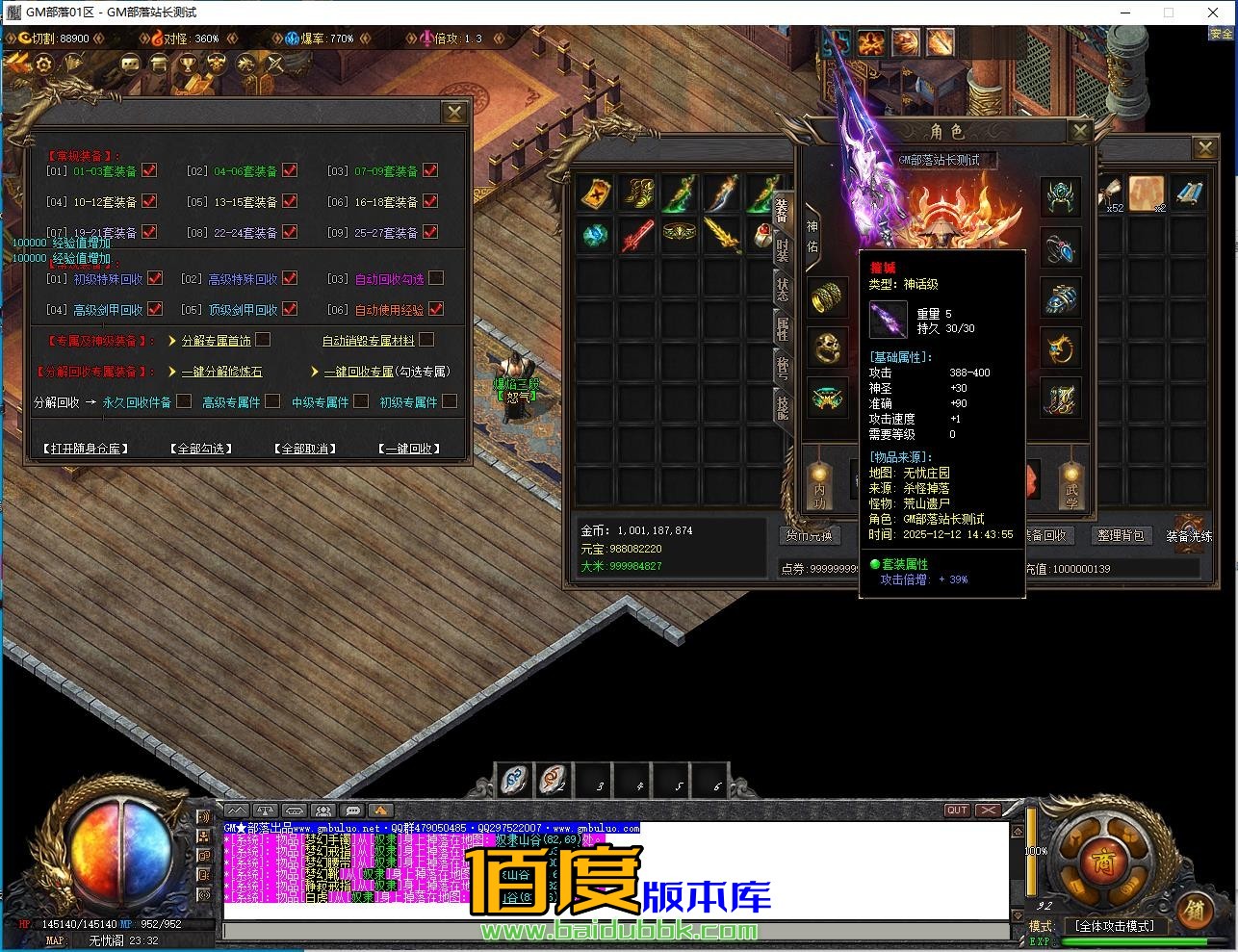The image size is (1238, 952).
Task: Maximize the game window
Action: pos(1169,13)
